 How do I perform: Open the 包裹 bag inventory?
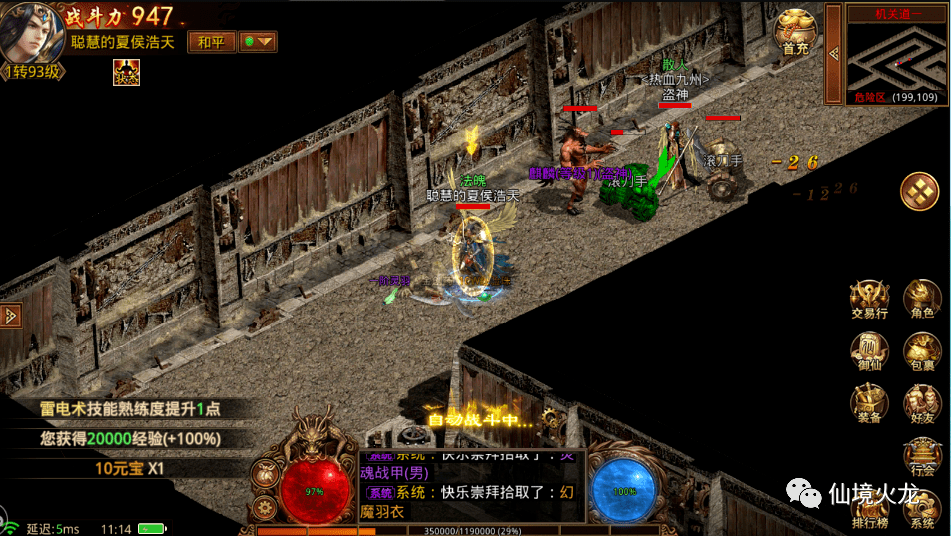coord(921,352)
